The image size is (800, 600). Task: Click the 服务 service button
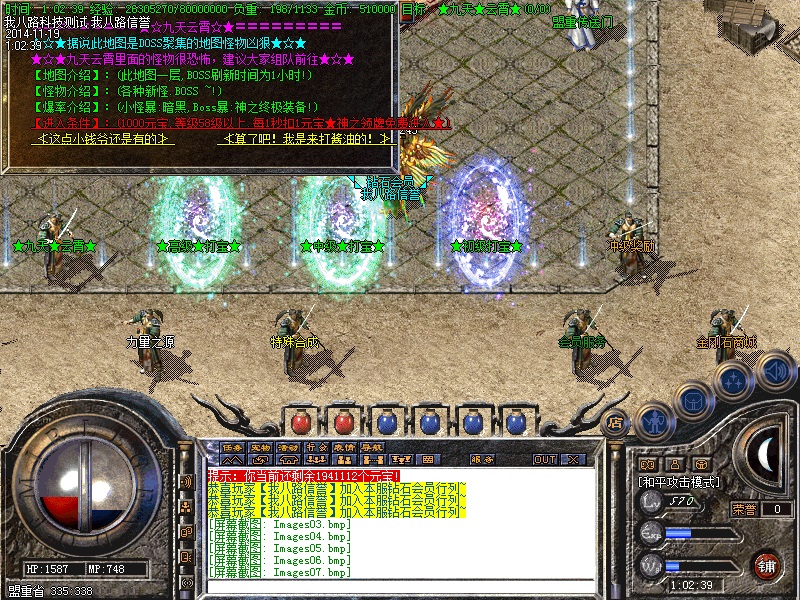click(x=482, y=459)
